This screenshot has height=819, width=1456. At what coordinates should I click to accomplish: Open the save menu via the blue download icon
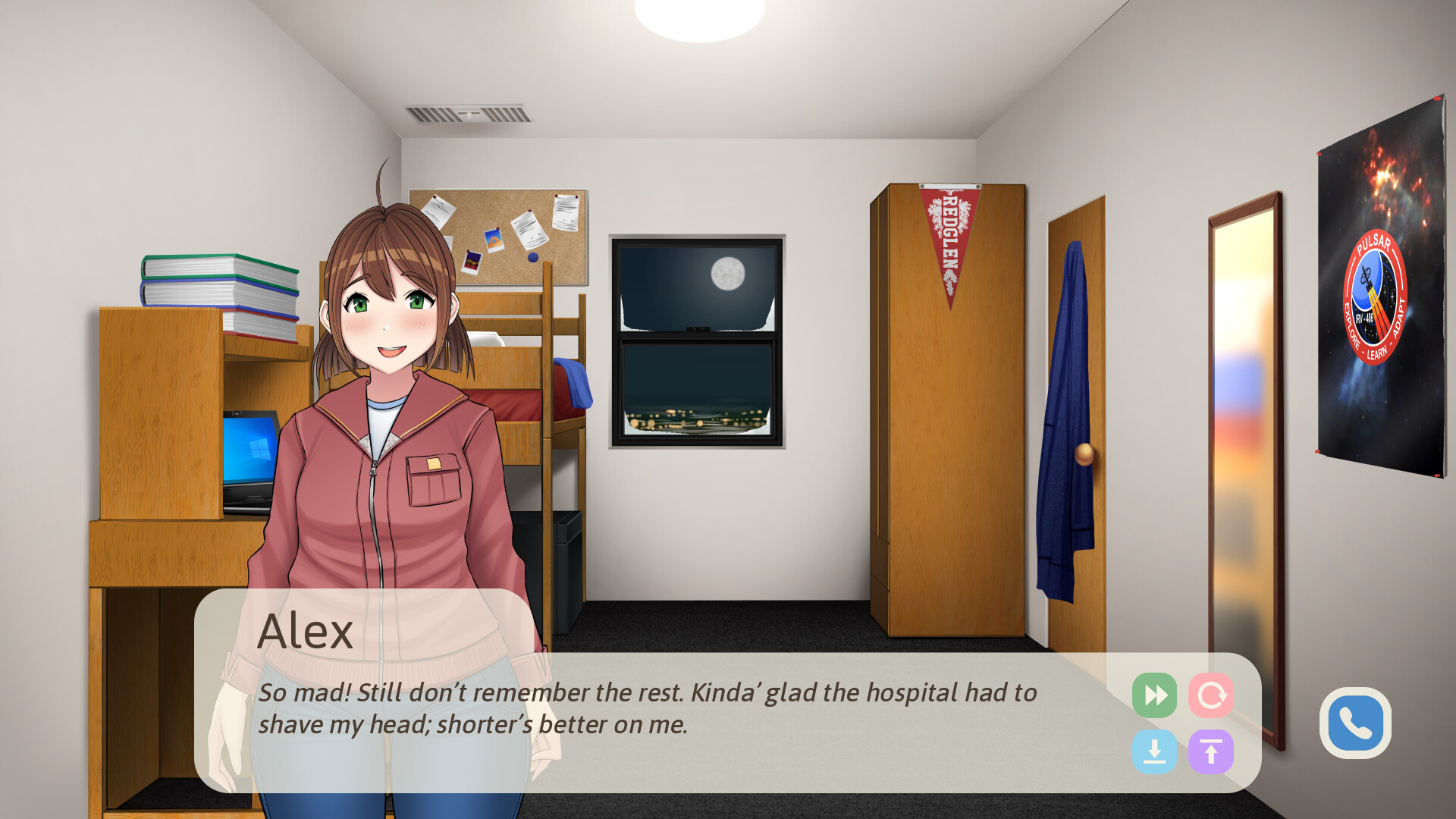1155,751
